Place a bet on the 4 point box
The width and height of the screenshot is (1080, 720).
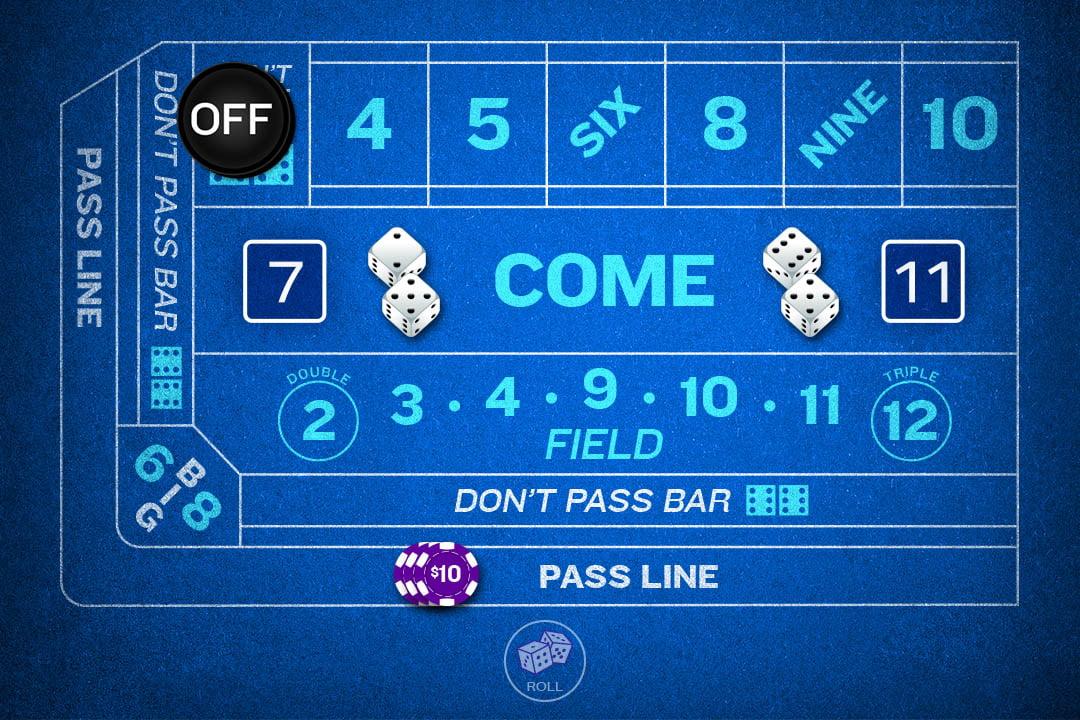369,124
